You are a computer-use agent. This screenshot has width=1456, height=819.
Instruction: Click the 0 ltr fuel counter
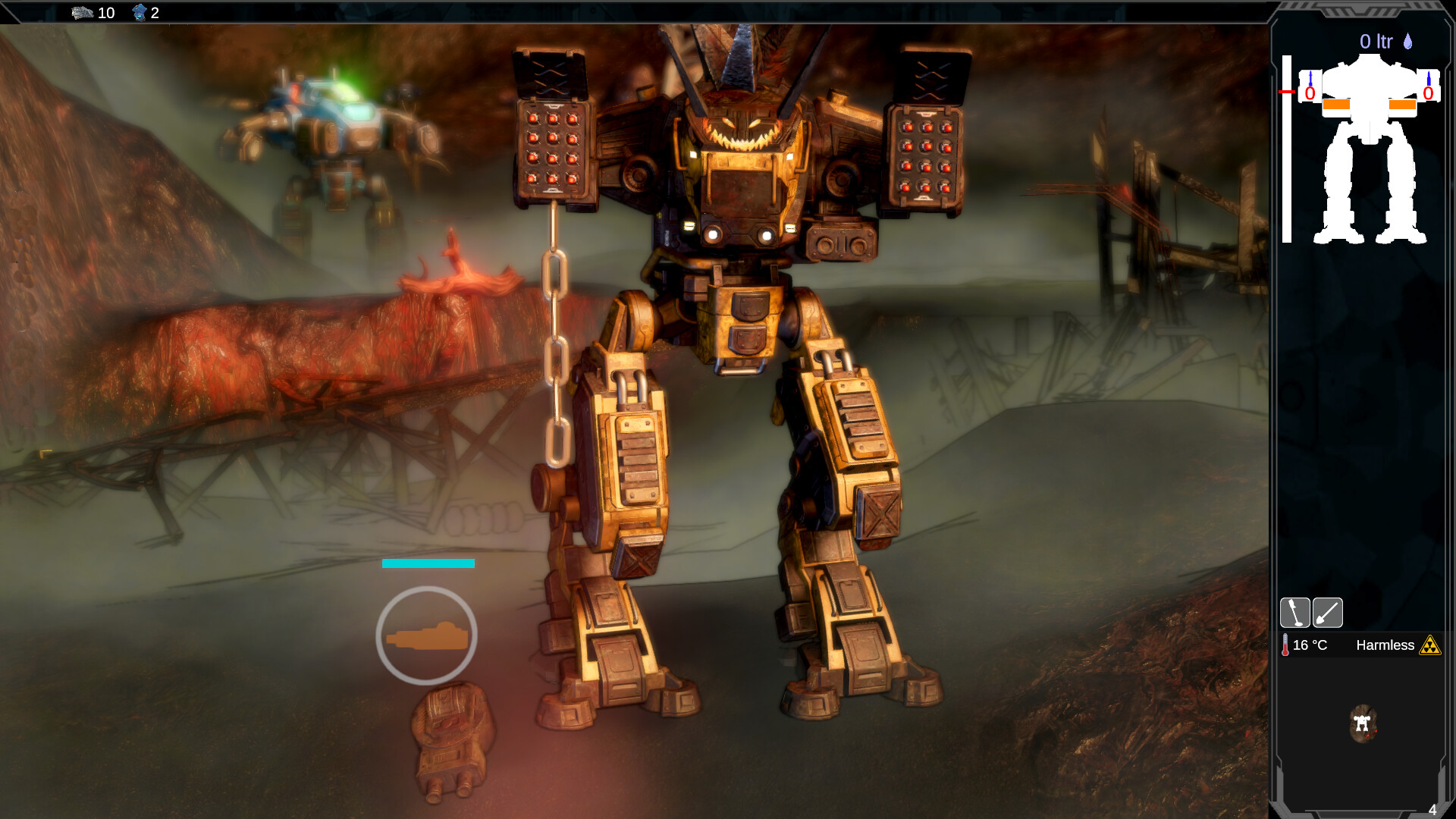coord(1377,39)
